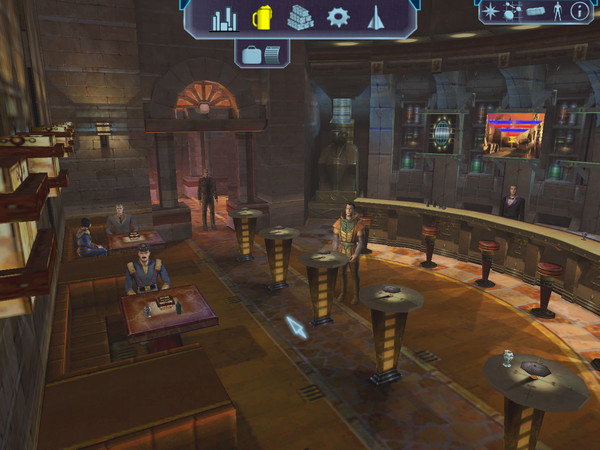
Task: Click the gear cog icon
Action: click(x=339, y=17)
